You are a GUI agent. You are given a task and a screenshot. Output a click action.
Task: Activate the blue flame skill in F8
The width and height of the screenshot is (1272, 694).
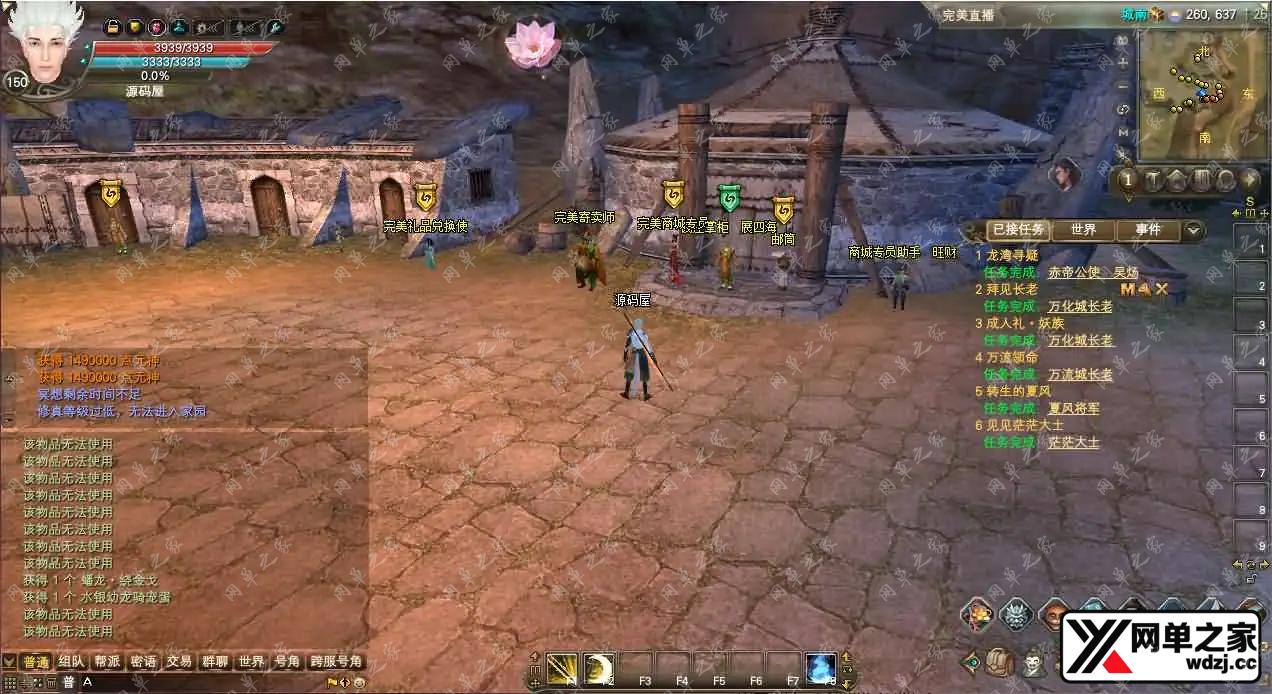pyautogui.click(x=821, y=667)
